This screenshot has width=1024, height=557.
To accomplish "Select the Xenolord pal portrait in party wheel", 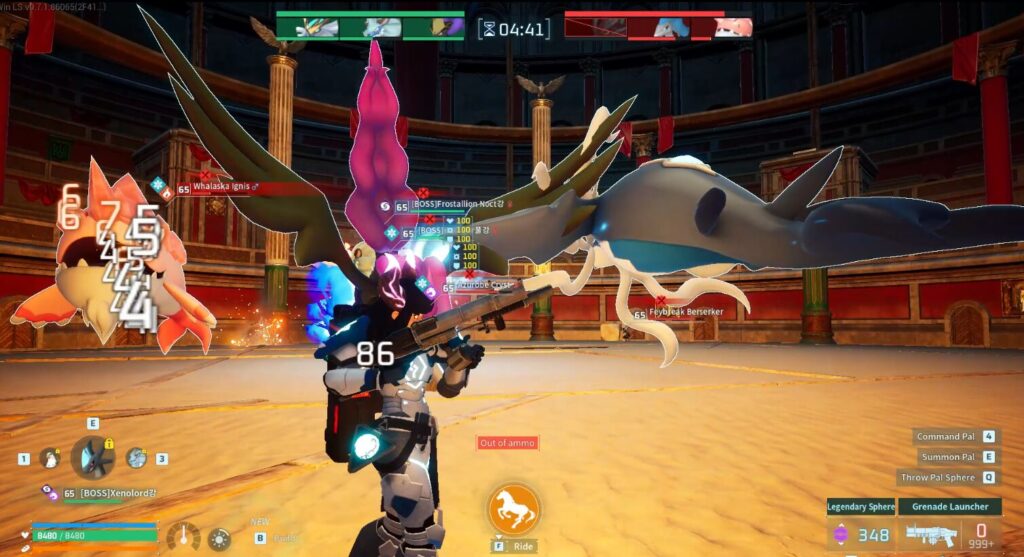I will pos(93,458).
